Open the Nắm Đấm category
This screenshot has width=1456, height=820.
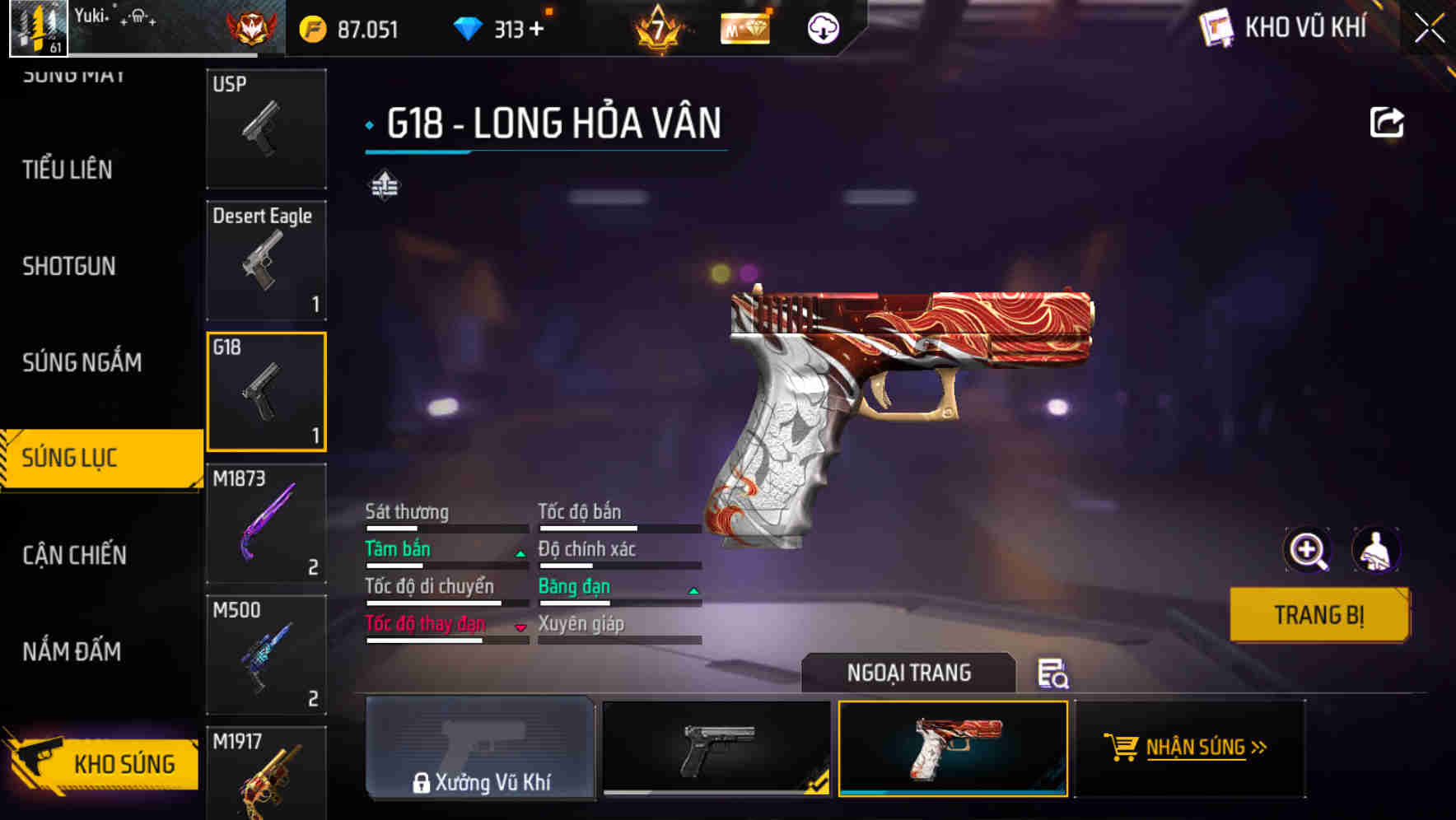(72, 651)
